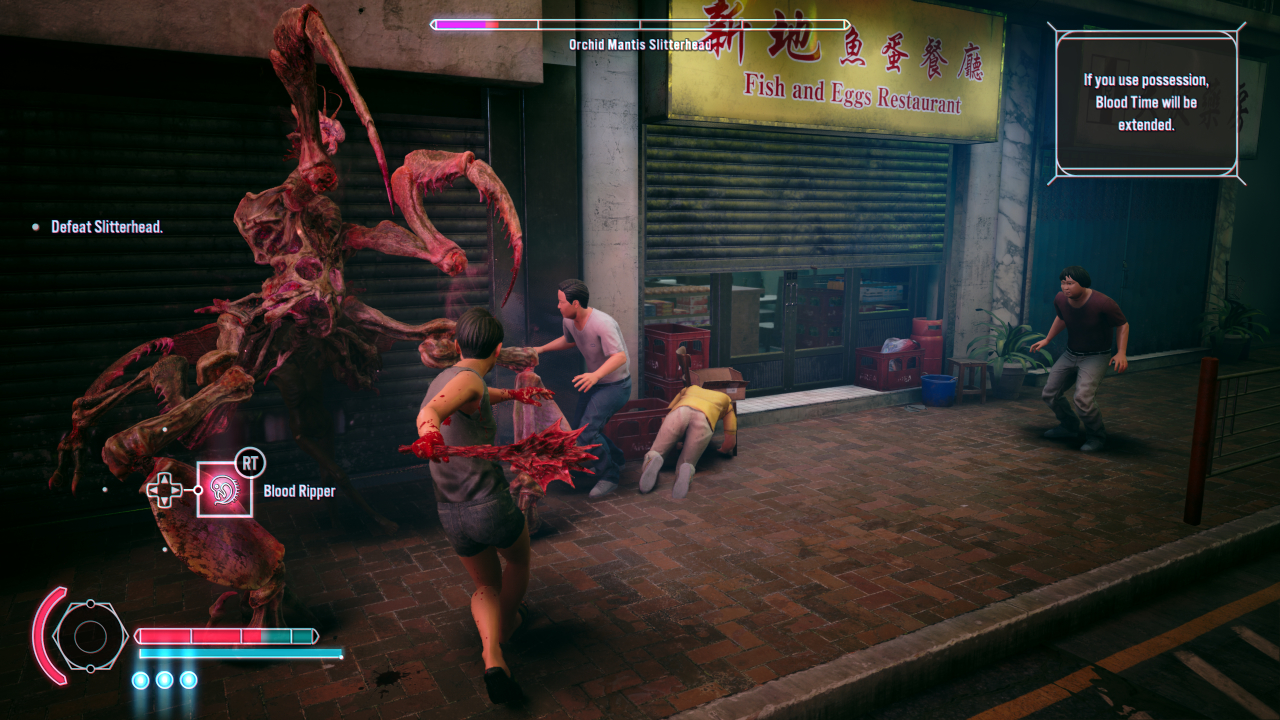Click the Blood Time possession hint box
The height and width of the screenshot is (720, 1280).
click(x=1146, y=103)
